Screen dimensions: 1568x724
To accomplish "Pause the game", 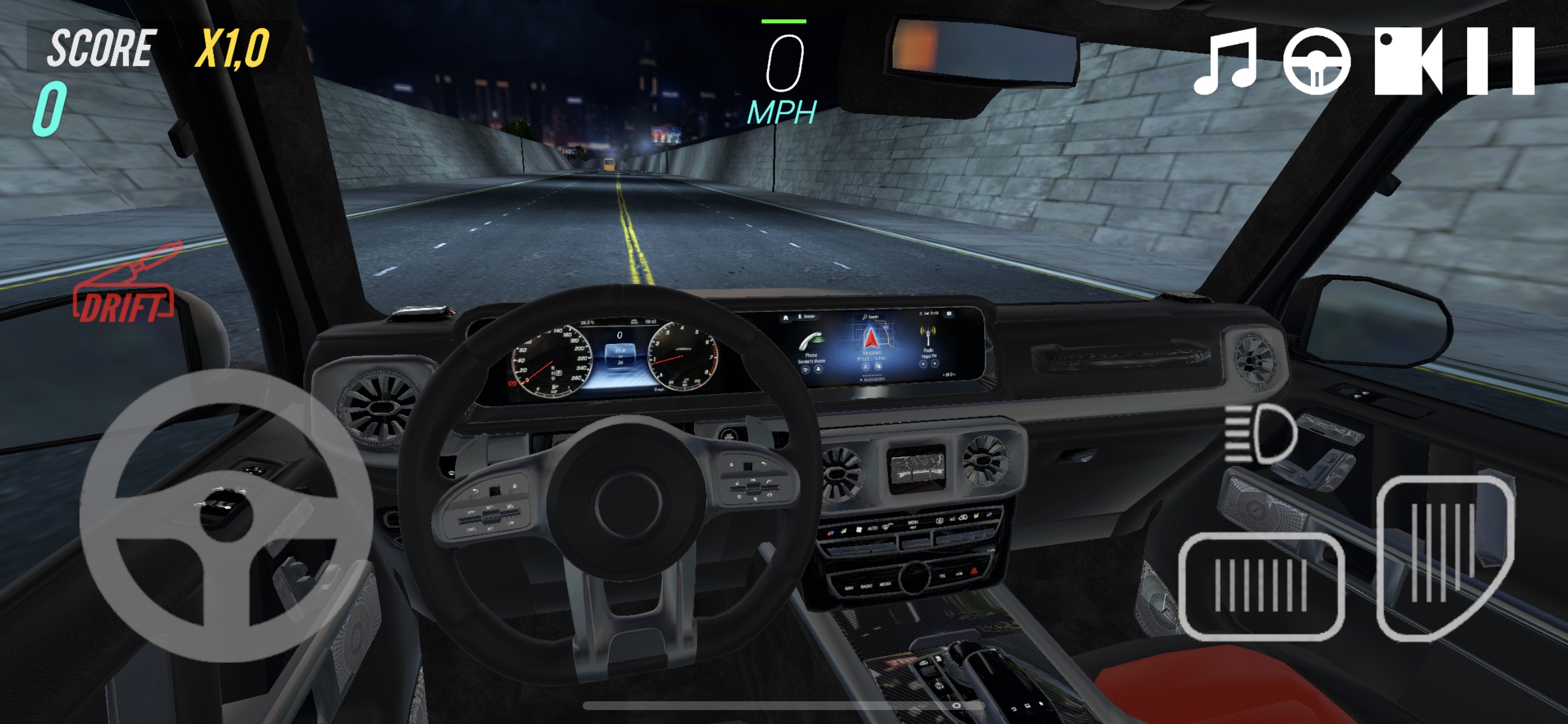I will click(x=1500, y=61).
